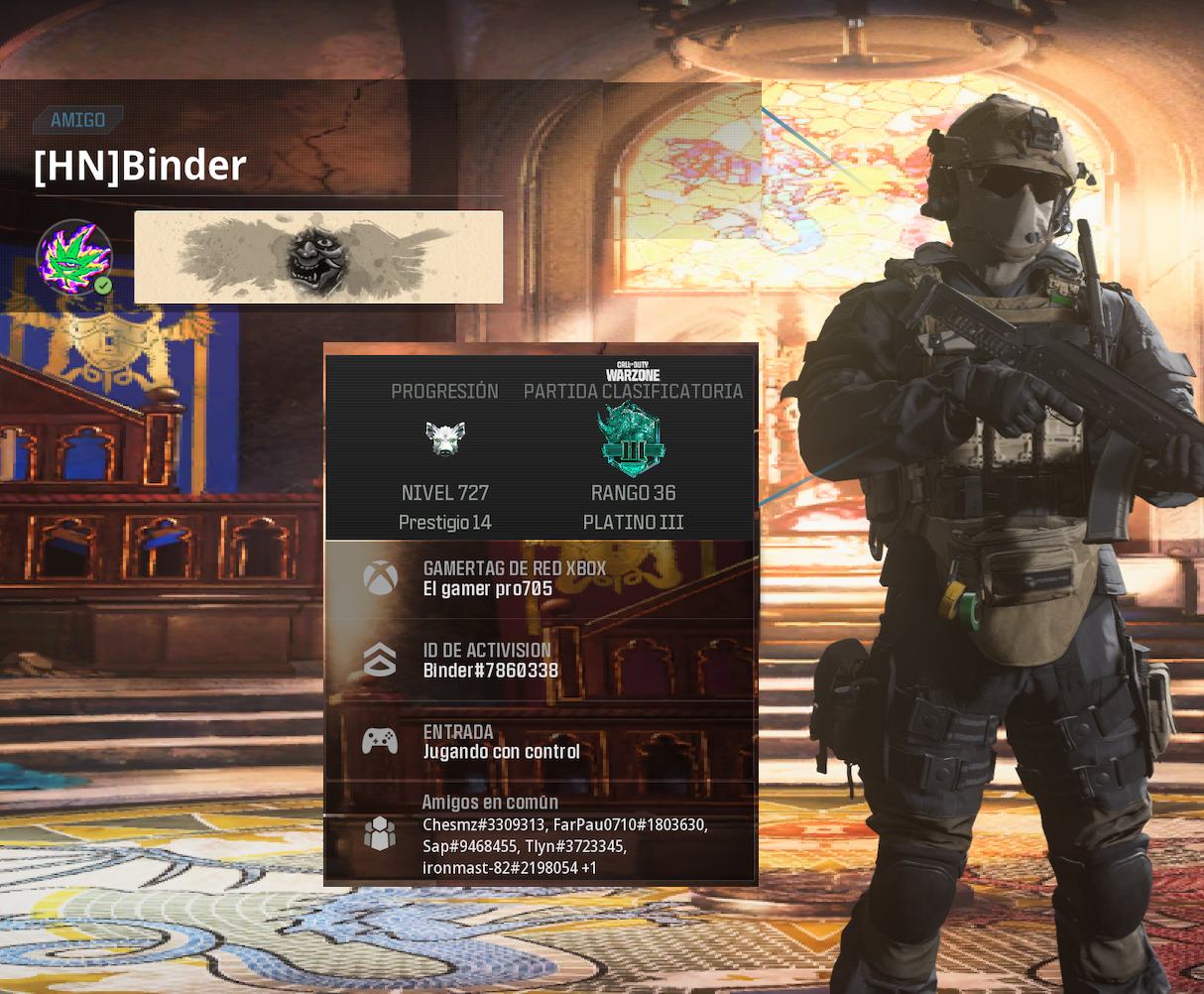Select the ID de Activision row
The height and width of the screenshot is (994, 1204).
[x=541, y=660]
